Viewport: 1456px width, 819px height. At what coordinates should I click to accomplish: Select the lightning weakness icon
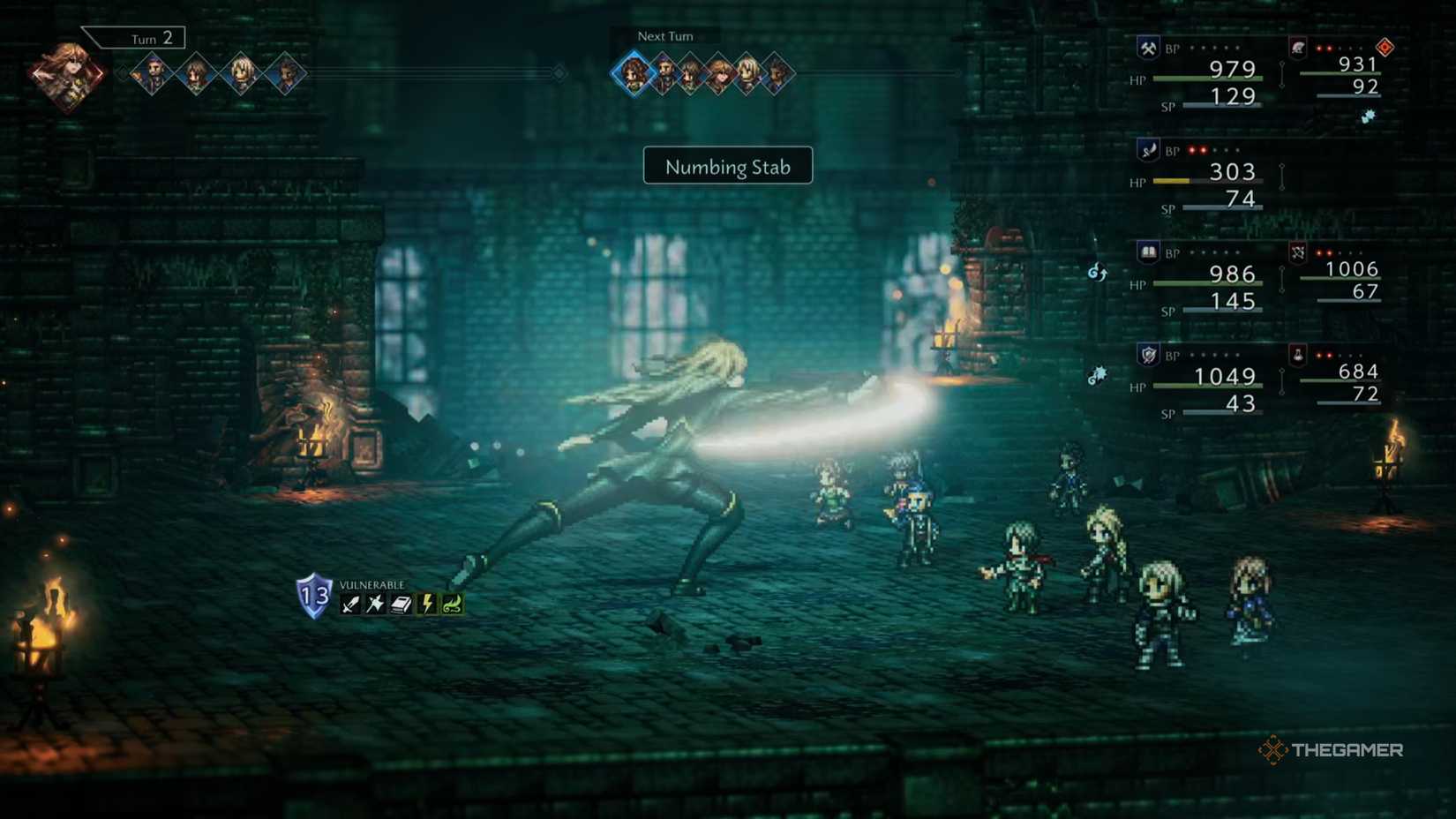pyautogui.click(x=427, y=604)
